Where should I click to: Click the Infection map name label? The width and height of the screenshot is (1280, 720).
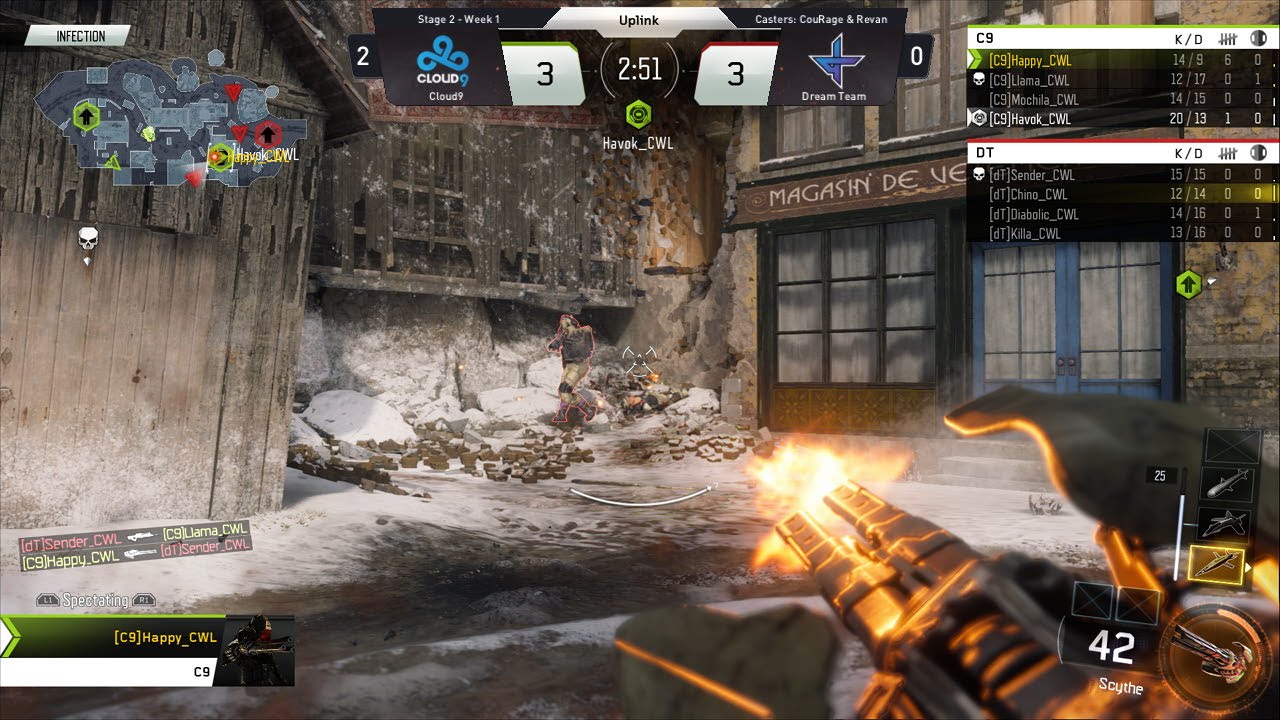point(80,36)
